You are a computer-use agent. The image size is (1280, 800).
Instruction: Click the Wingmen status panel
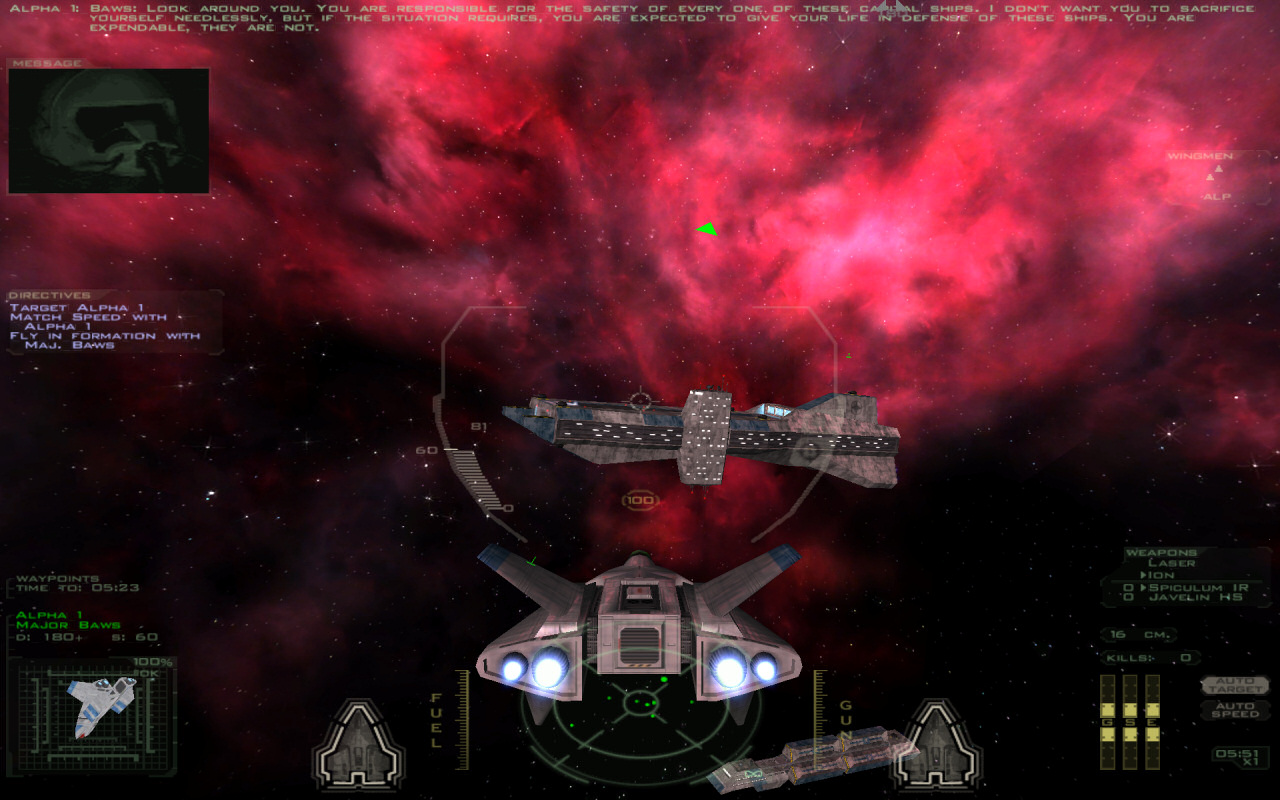1217,177
